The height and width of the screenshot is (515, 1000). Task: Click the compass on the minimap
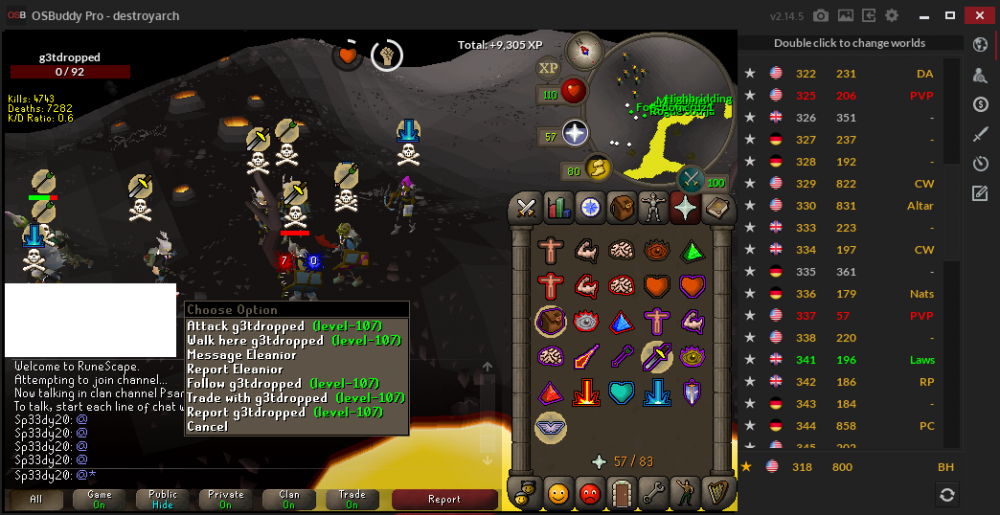(583, 50)
